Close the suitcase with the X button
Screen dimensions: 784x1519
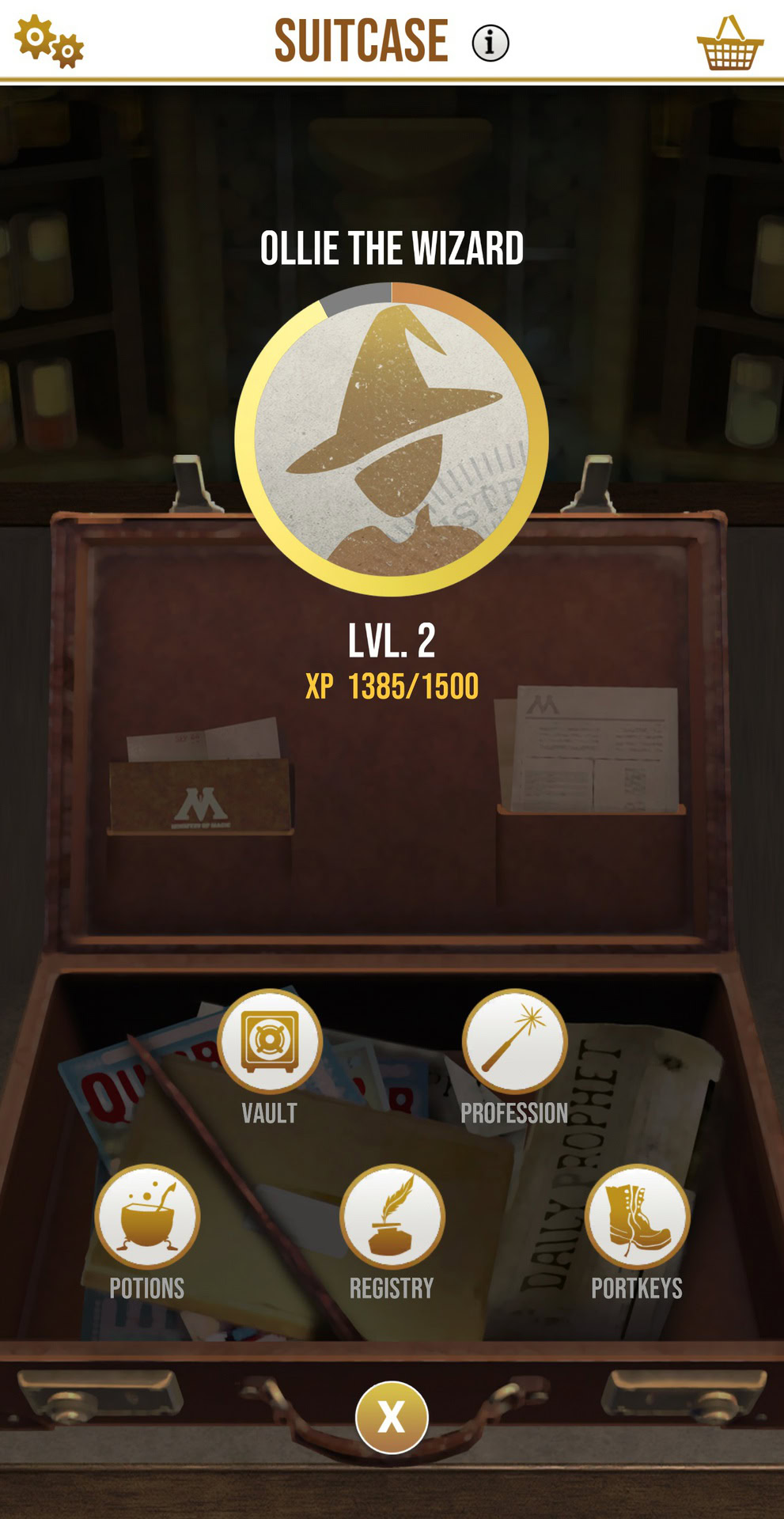[392, 1417]
